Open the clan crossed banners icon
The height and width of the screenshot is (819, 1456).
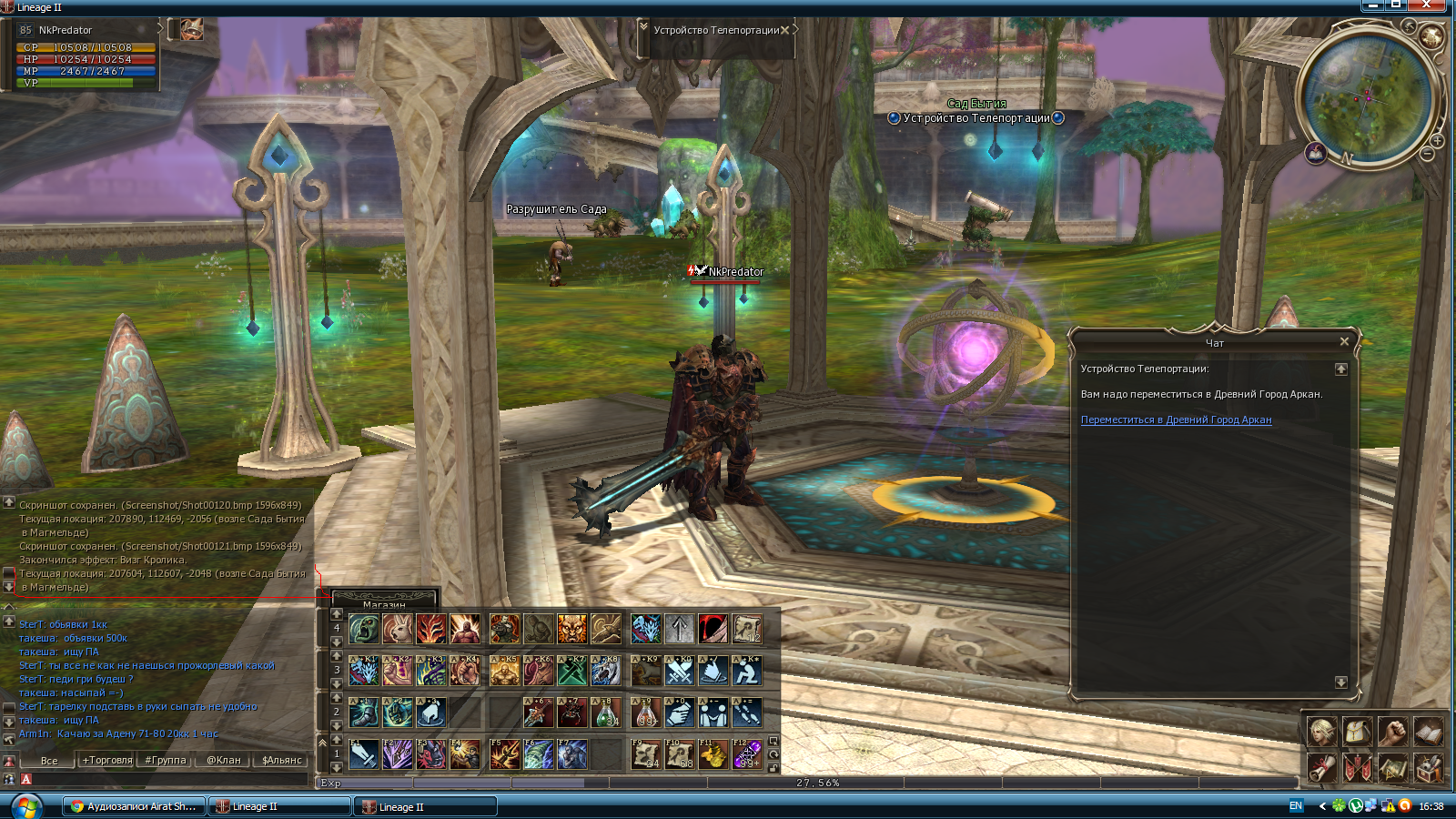[1357, 767]
